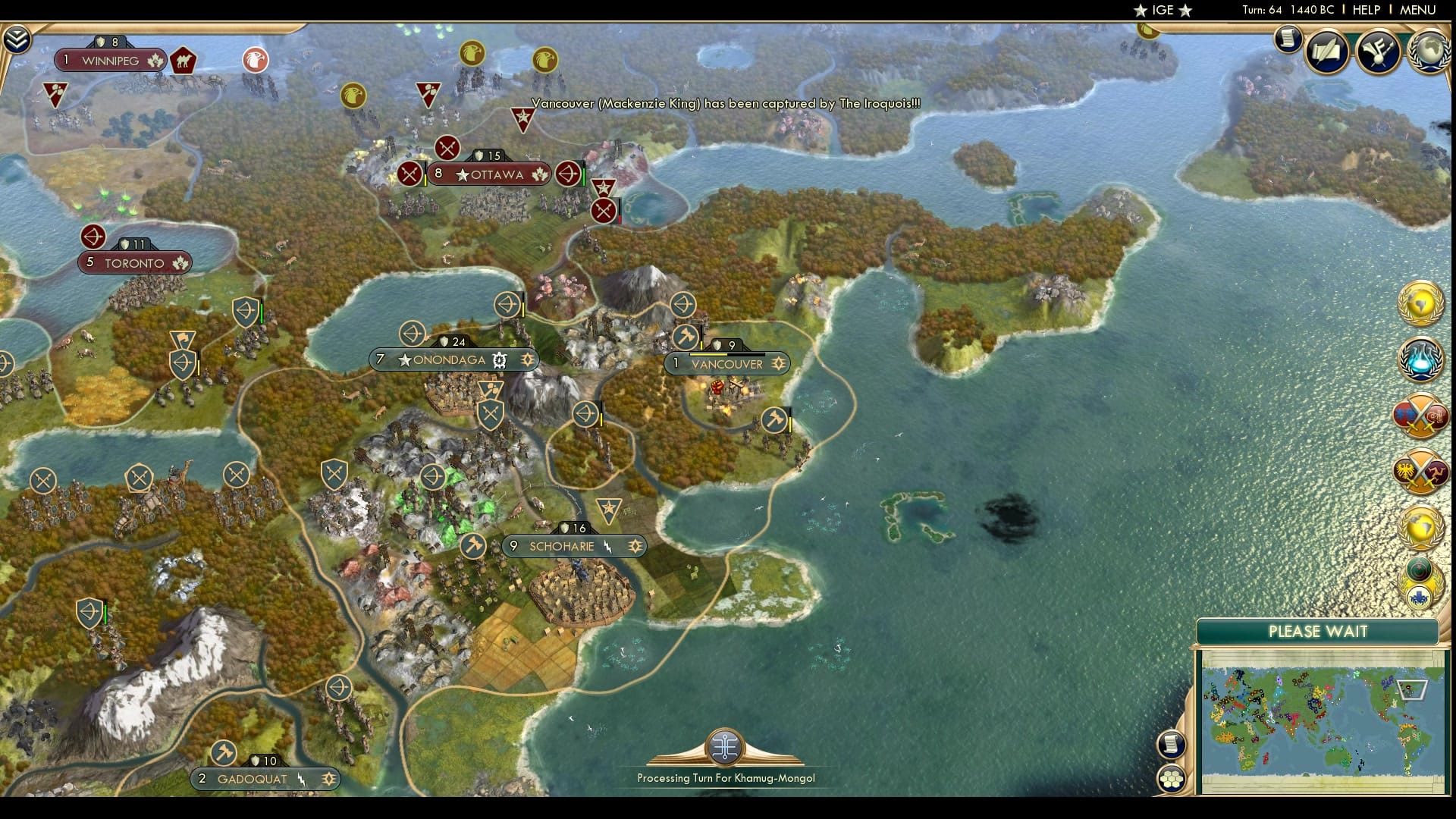The height and width of the screenshot is (819, 1456).
Task: Click the camel caravan icon near Winnipeg
Action: click(184, 59)
